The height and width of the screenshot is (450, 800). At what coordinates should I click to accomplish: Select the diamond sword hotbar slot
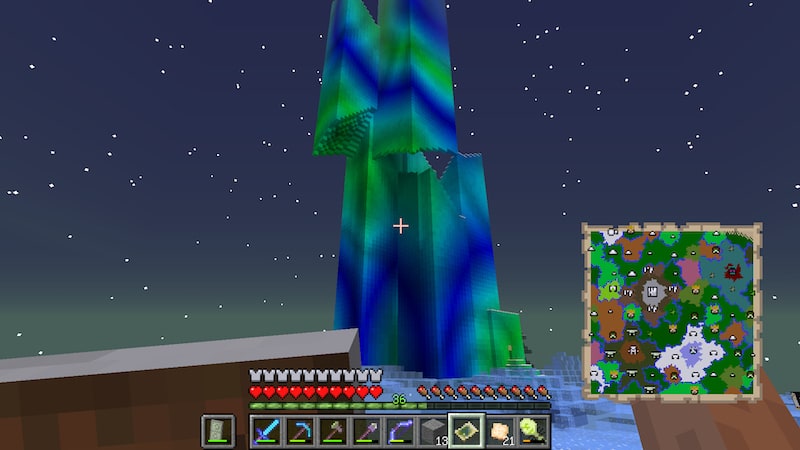[x=266, y=431]
